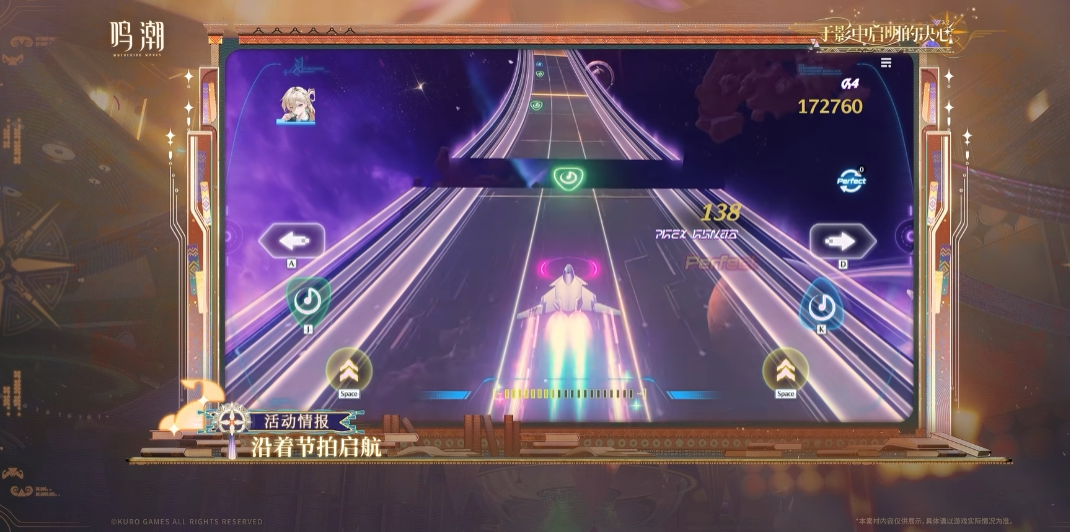Activate the right double-chevron boost button
Image resolution: width=1070 pixels, height=532 pixels.
785,369
